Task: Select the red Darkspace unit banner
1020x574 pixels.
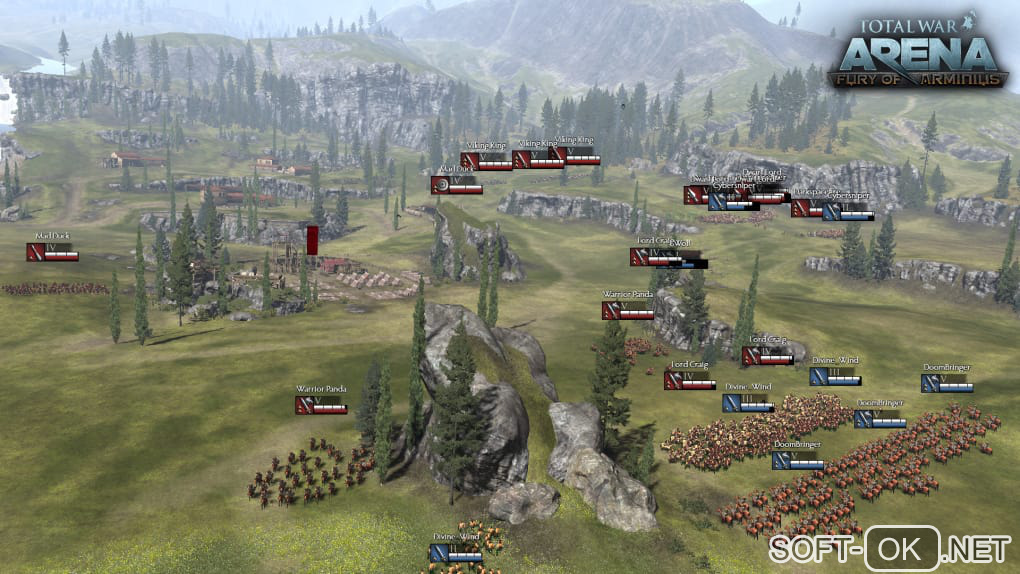Action: [x=805, y=208]
